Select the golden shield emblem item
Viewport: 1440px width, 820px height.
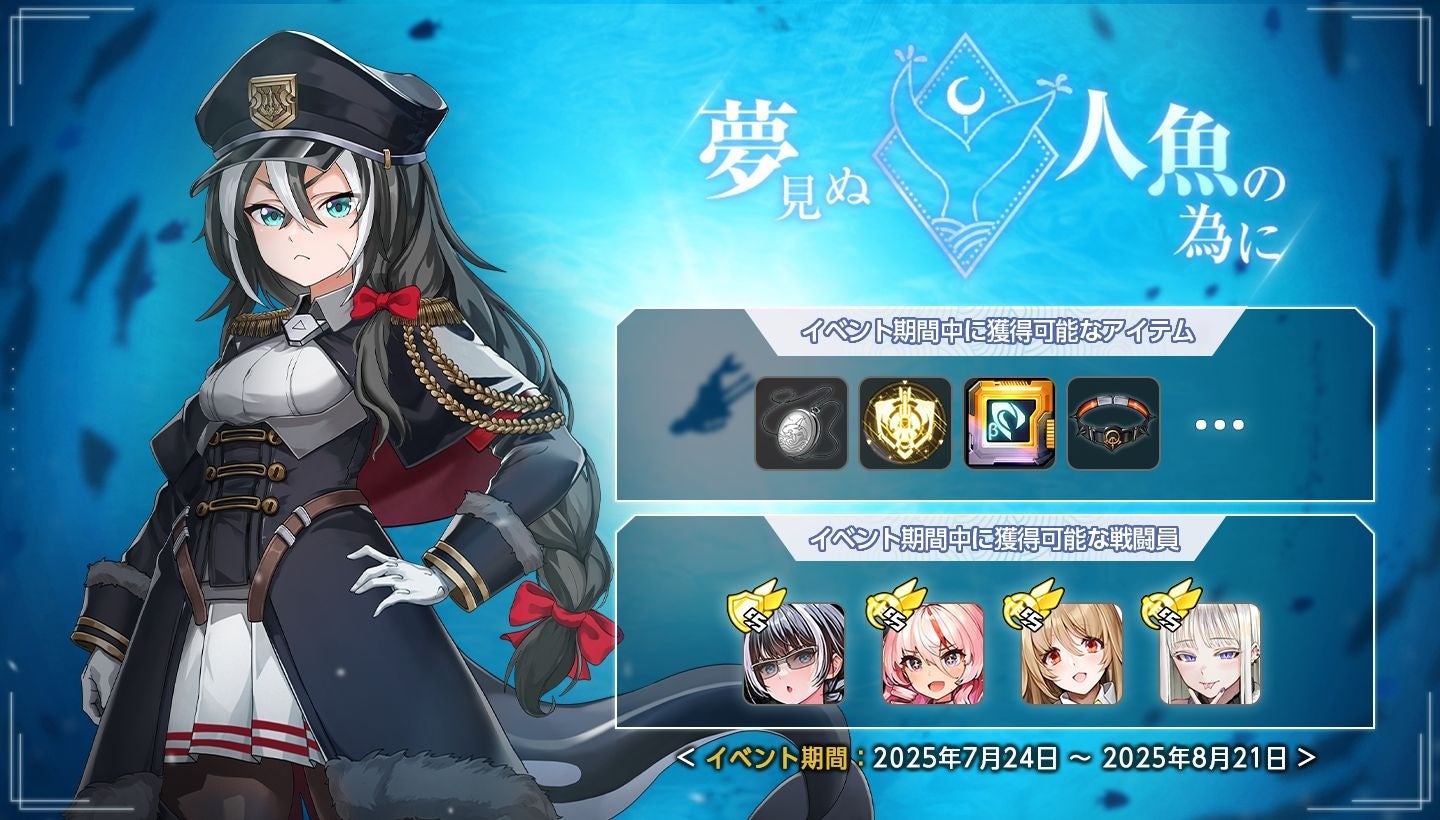tap(905, 424)
